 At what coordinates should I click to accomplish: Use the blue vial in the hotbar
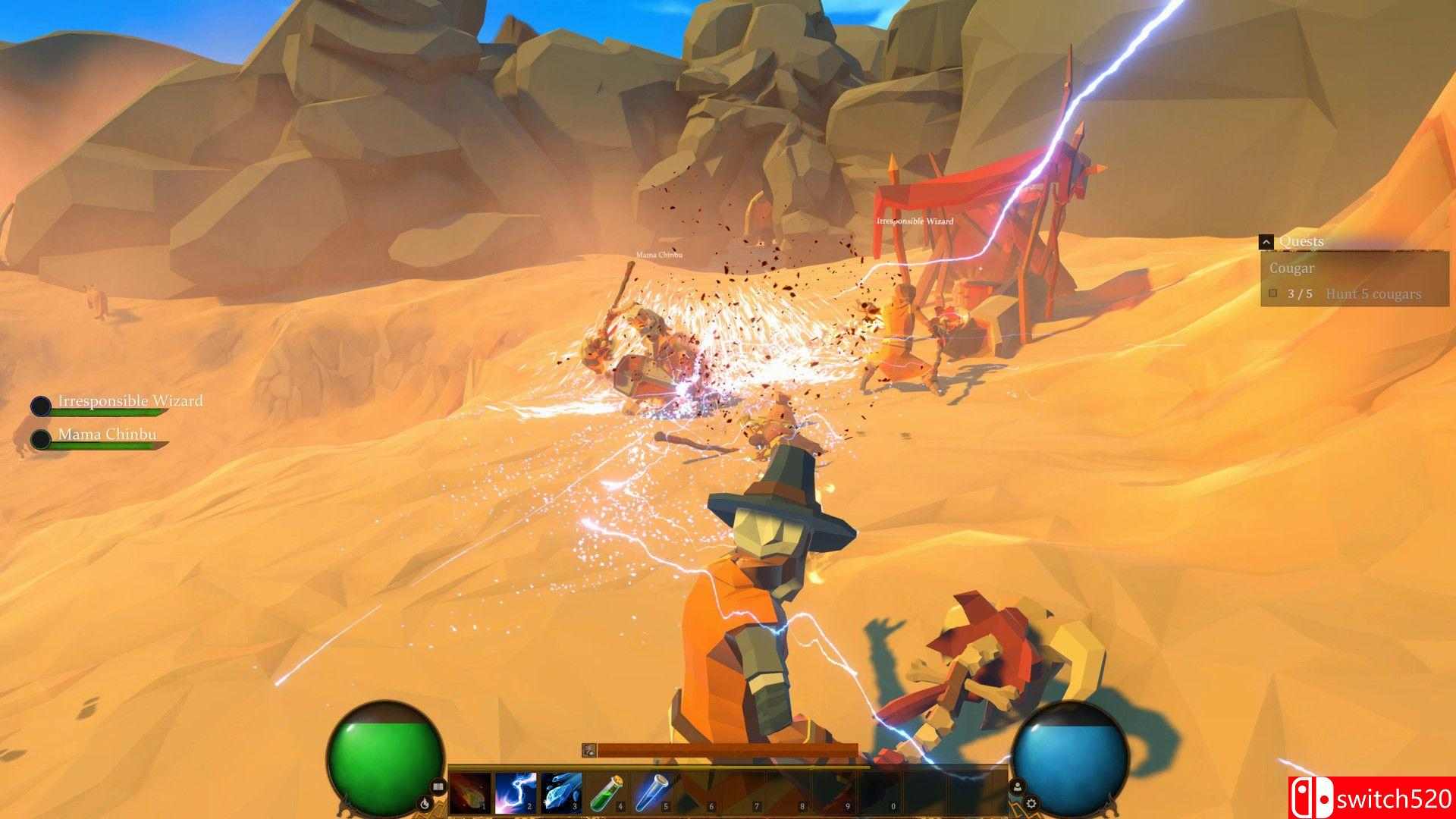coord(652,794)
